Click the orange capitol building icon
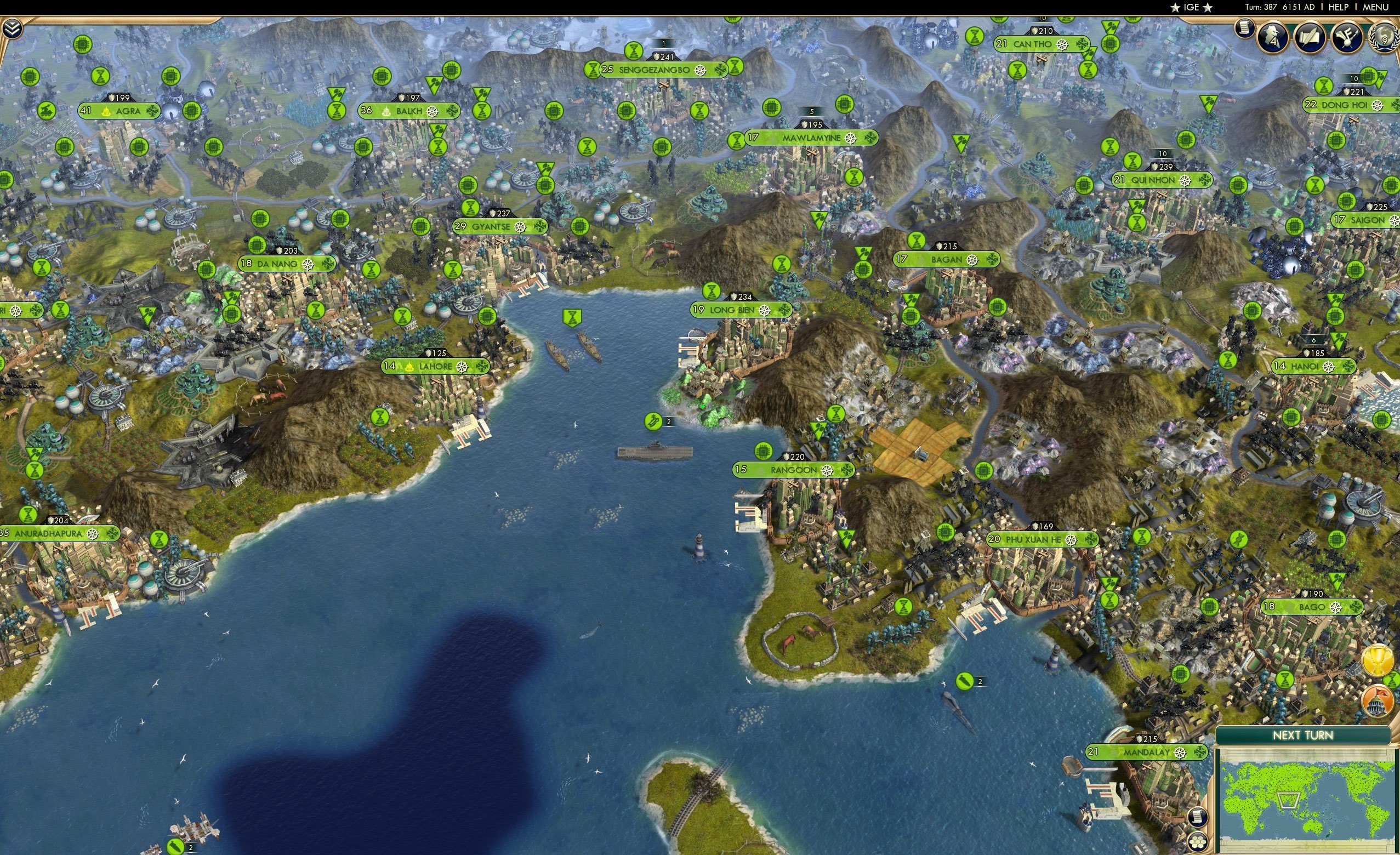Screen dimensions: 1400x855 tap(1377, 701)
